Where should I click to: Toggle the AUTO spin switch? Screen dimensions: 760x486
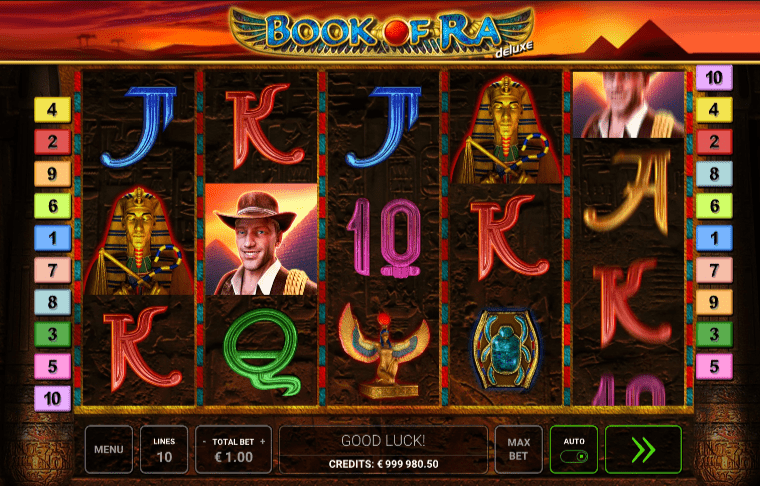click(574, 456)
